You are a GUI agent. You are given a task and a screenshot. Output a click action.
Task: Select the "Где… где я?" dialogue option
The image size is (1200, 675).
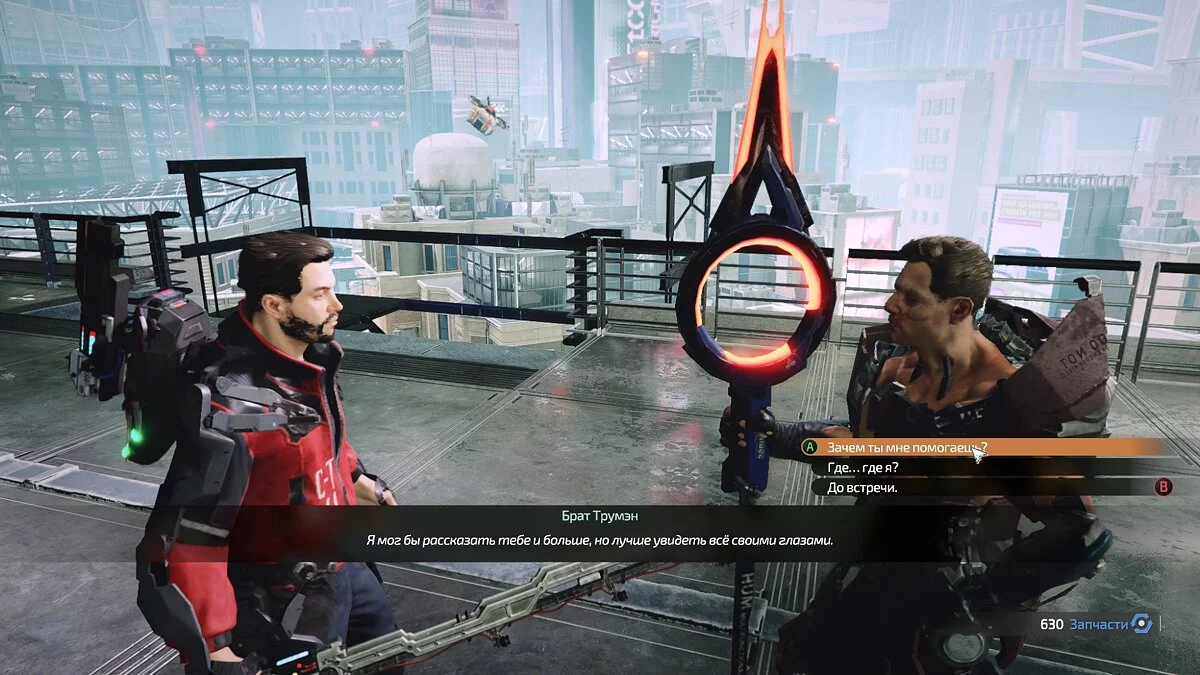[863, 468]
